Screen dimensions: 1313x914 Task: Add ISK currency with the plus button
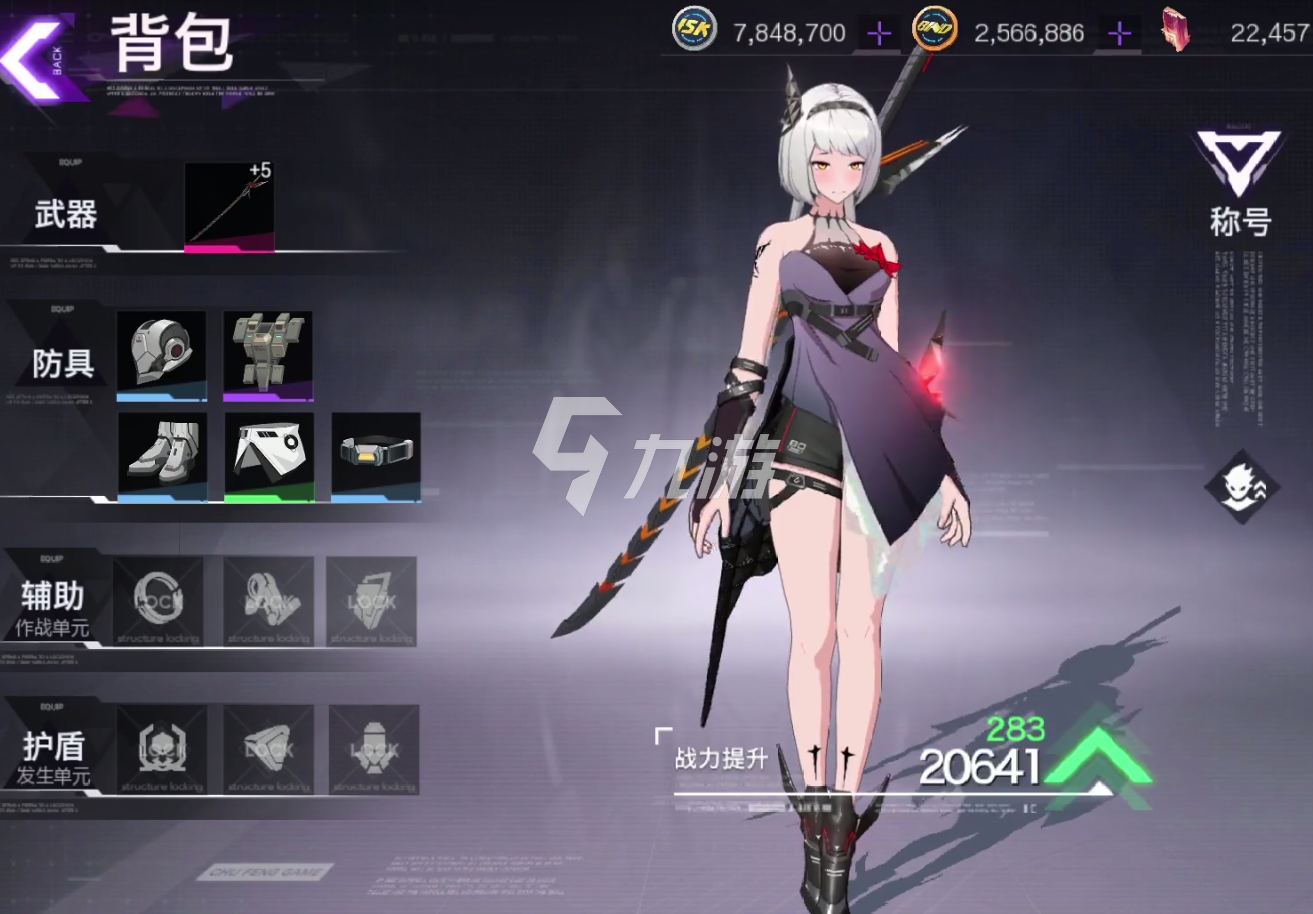[879, 34]
